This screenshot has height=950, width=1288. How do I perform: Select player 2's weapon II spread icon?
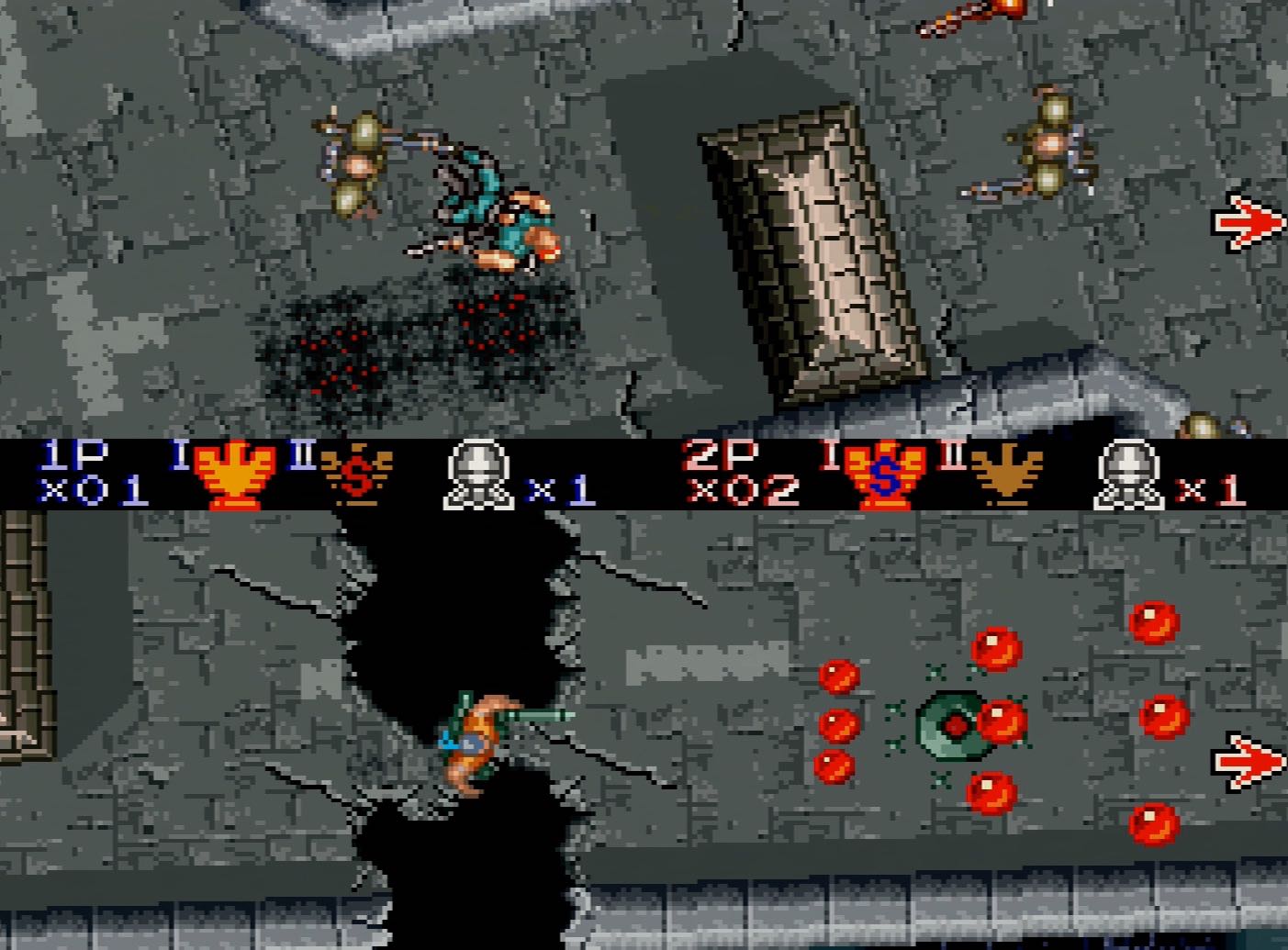pyautogui.click(x=1007, y=473)
